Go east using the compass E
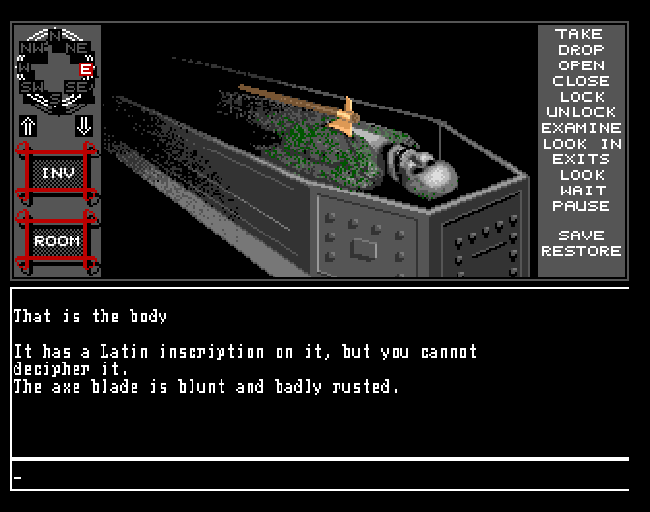Screen dimensions: 650x512 [x=87, y=69]
